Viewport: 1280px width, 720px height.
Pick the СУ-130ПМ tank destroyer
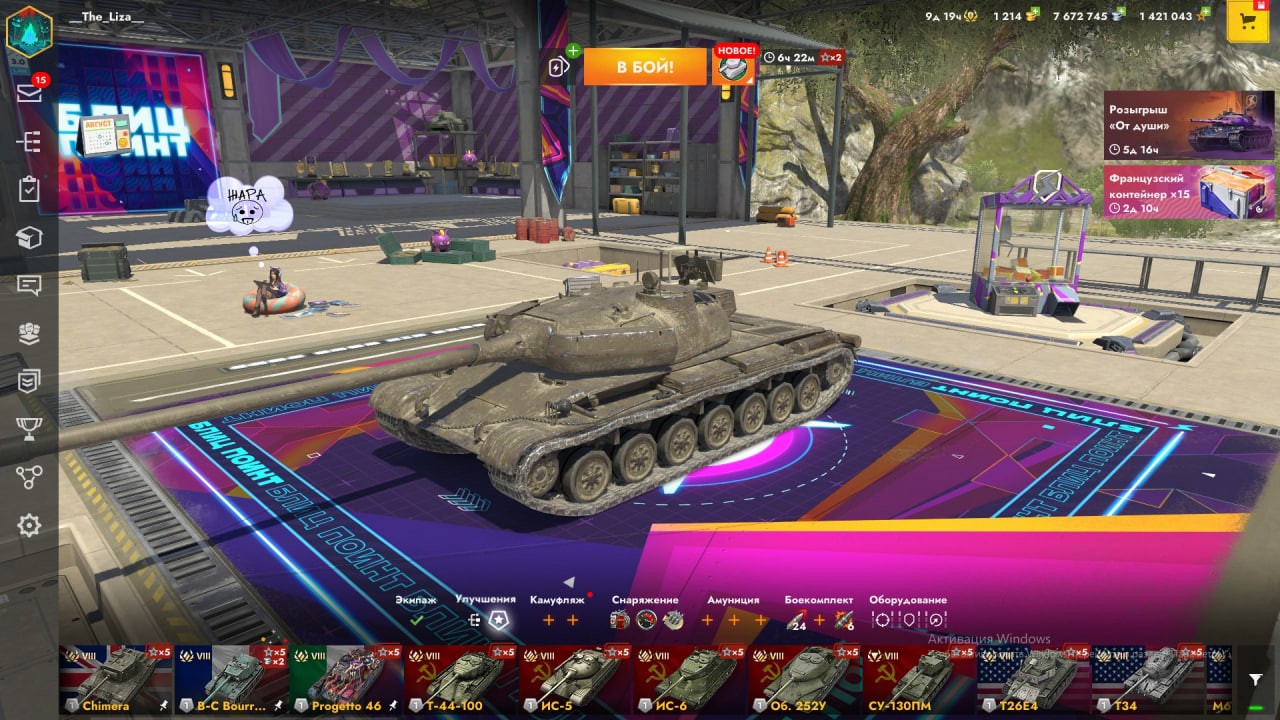coord(920,679)
